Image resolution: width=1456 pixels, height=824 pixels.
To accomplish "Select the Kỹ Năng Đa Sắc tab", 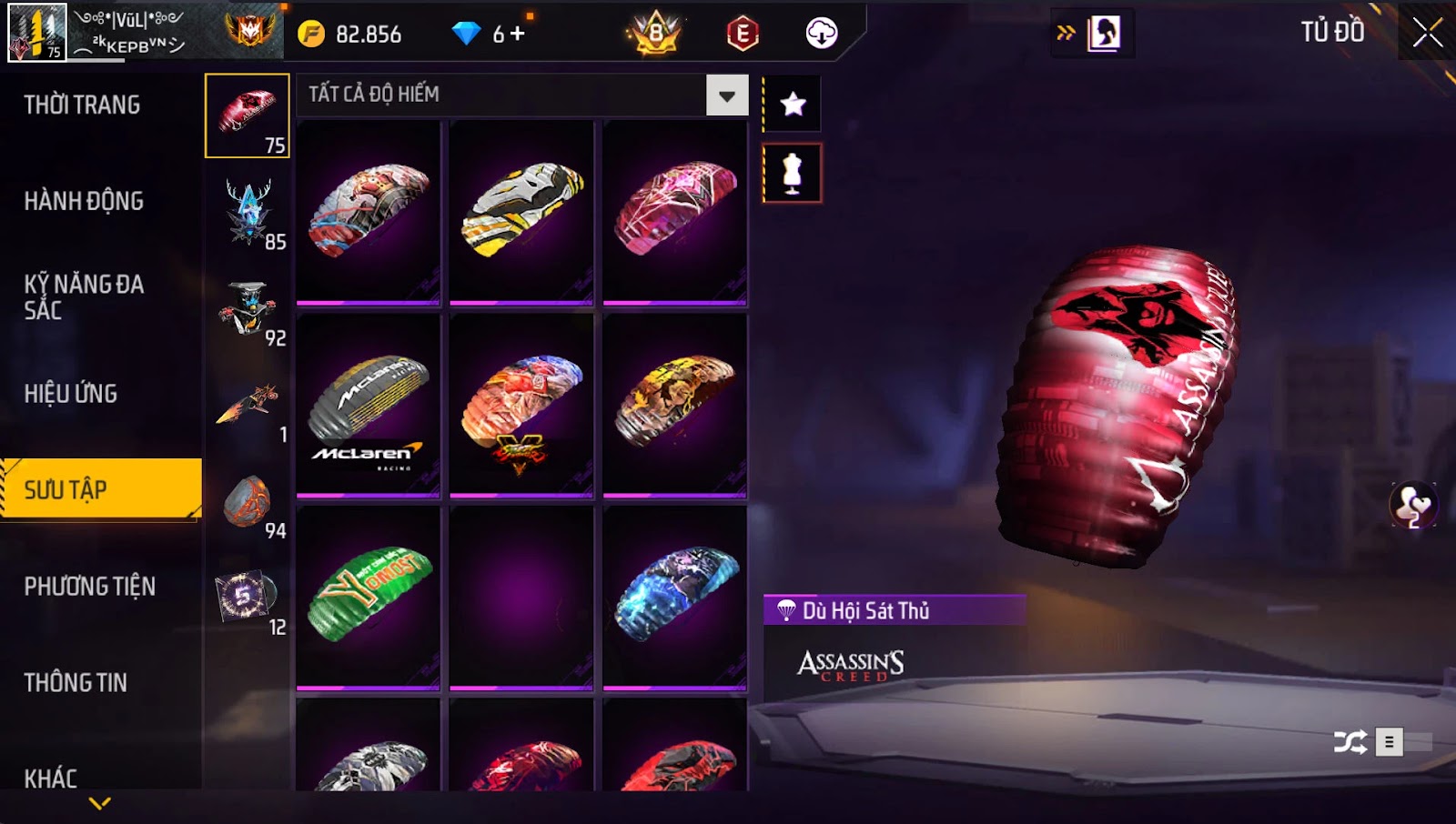I will click(x=84, y=297).
